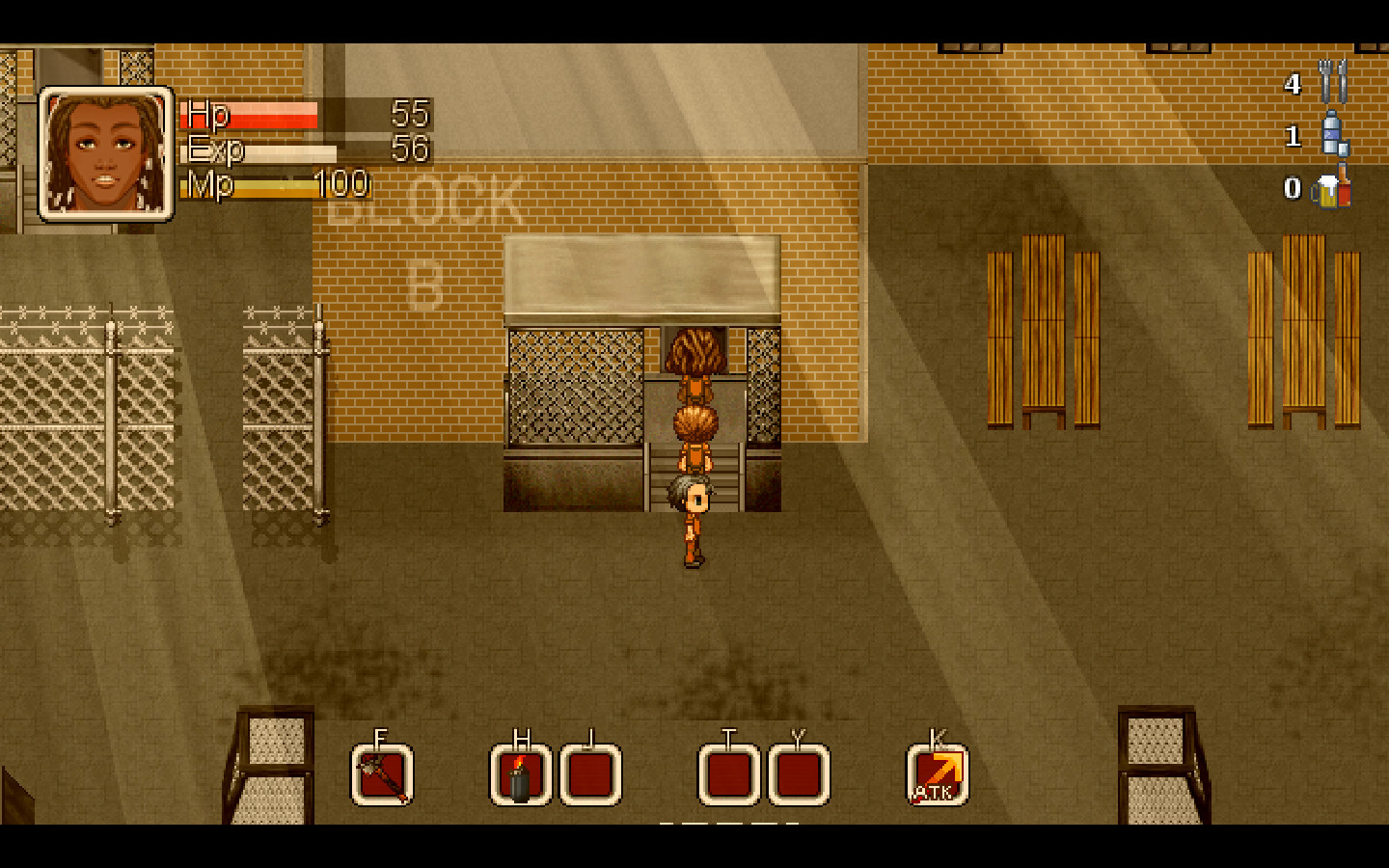The width and height of the screenshot is (1389, 868).
Task: Click the fork and knife food counter icon
Action: 1332,84
